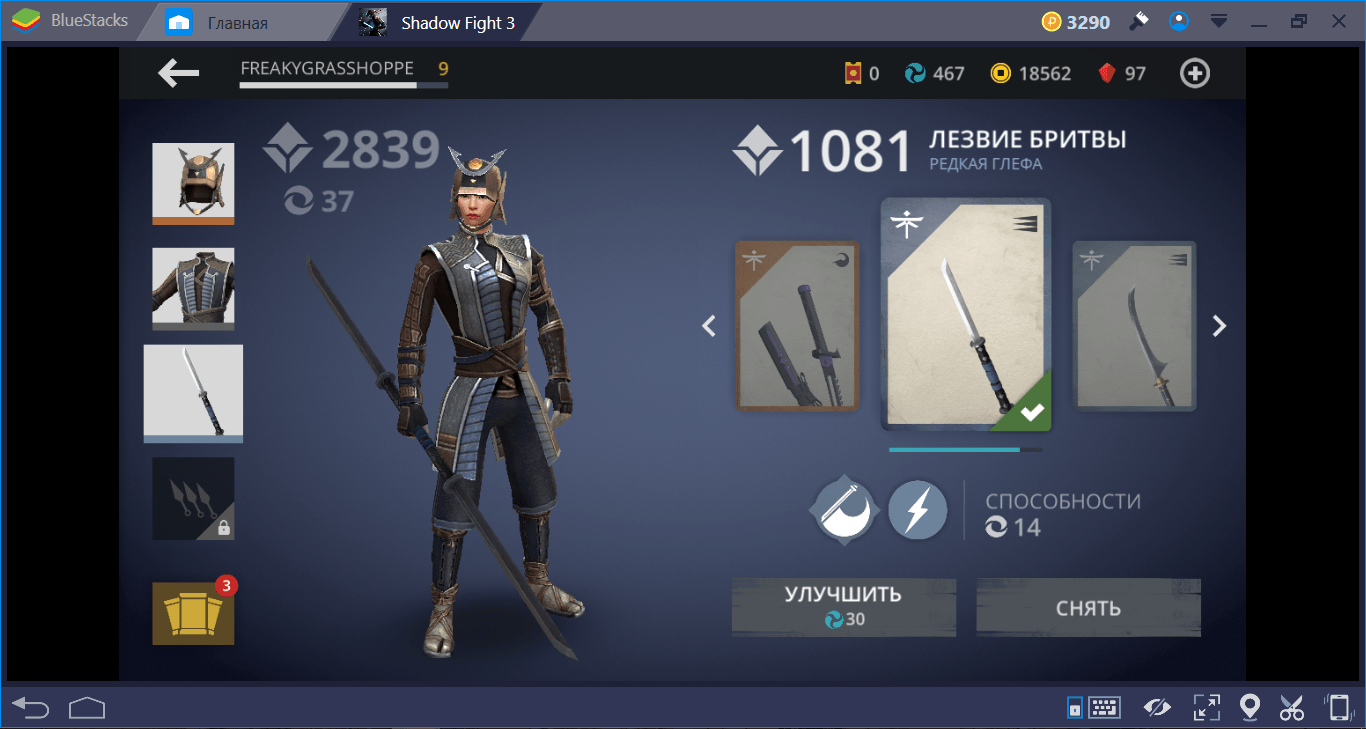Screen dimensions: 1366x729
Task: Show the next weapon card
Action: pyautogui.click(x=1219, y=325)
